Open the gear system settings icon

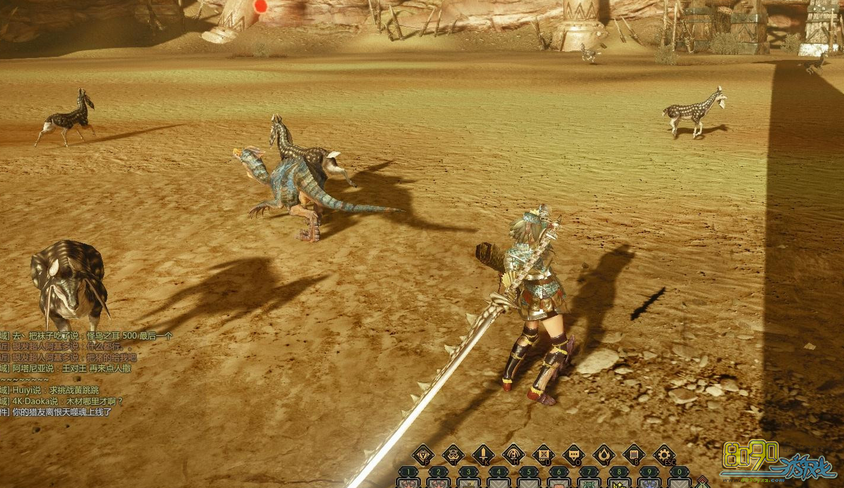coord(663,454)
